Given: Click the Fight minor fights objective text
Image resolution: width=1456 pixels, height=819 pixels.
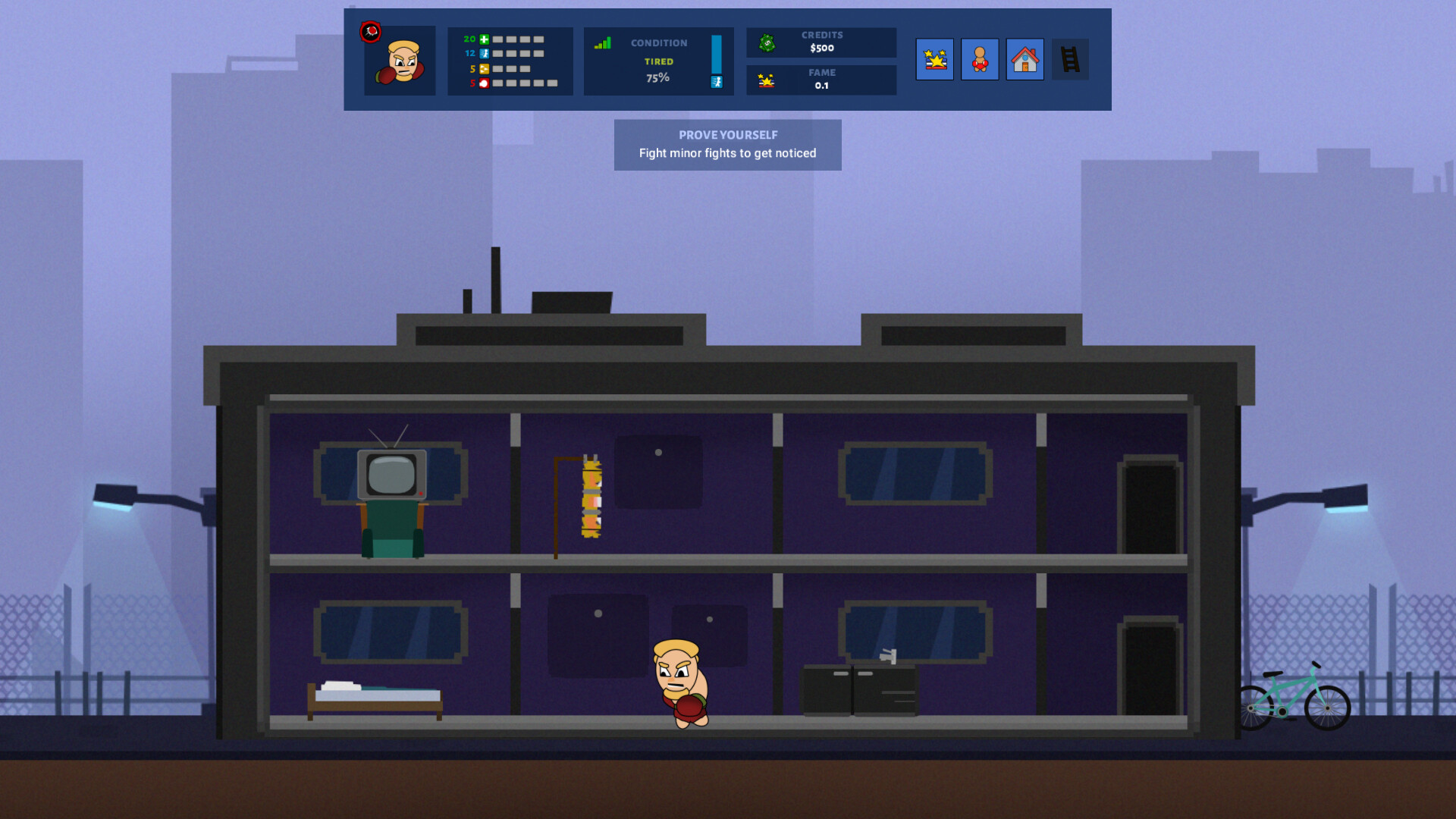Looking at the screenshot, I should click(727, 153).
